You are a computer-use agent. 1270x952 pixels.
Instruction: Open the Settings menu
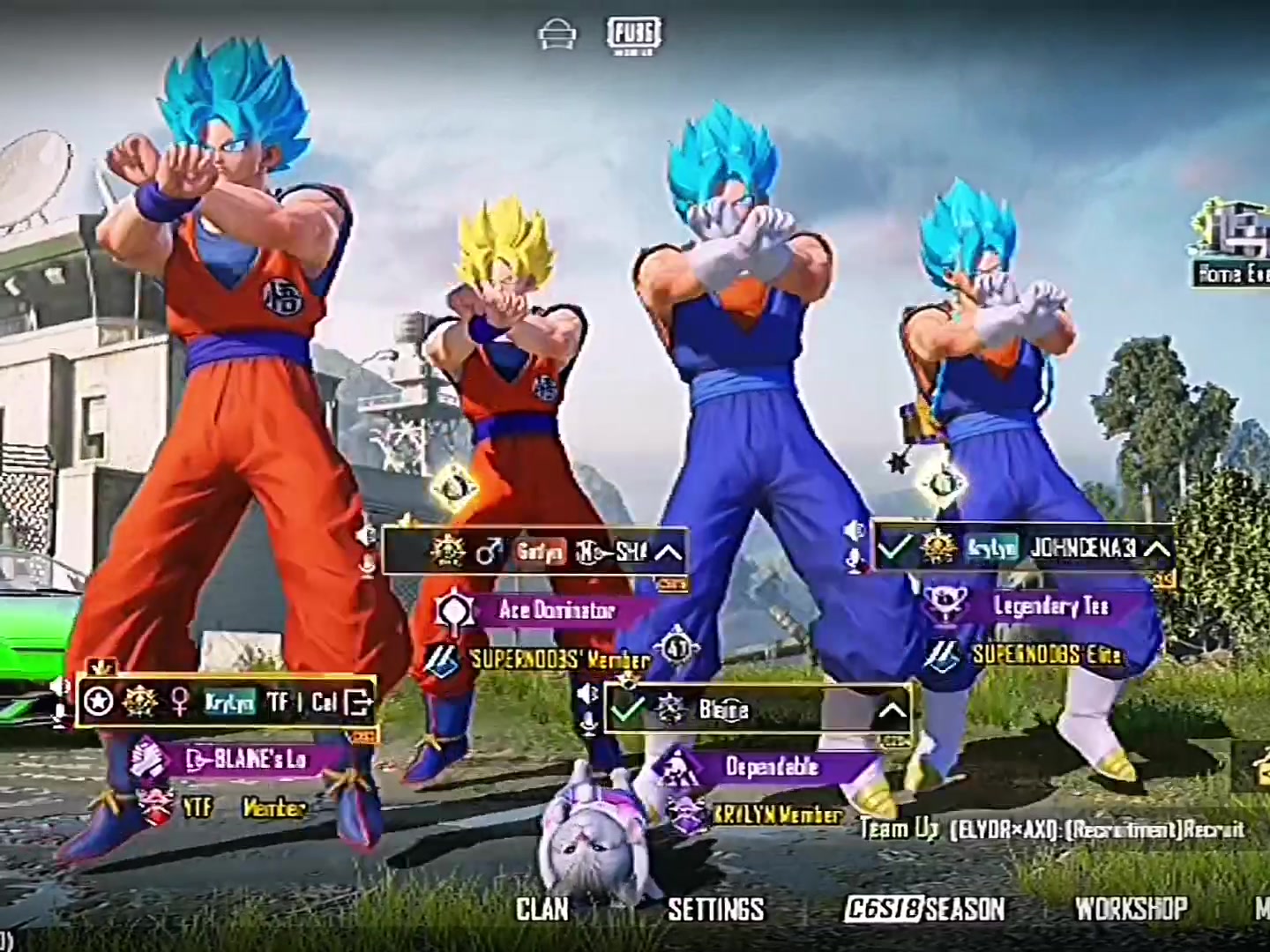coord(715,909)
